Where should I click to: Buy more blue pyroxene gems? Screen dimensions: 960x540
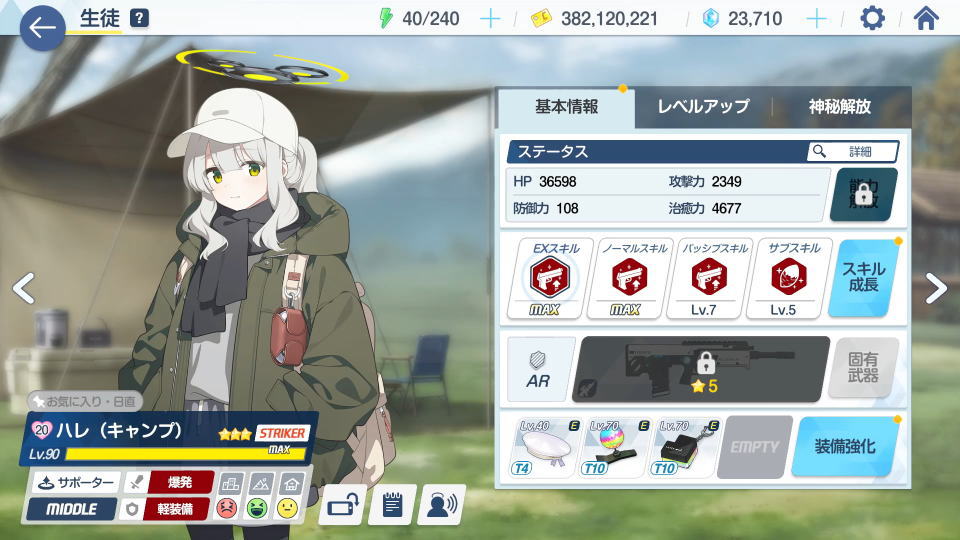(x=816, y=18)
